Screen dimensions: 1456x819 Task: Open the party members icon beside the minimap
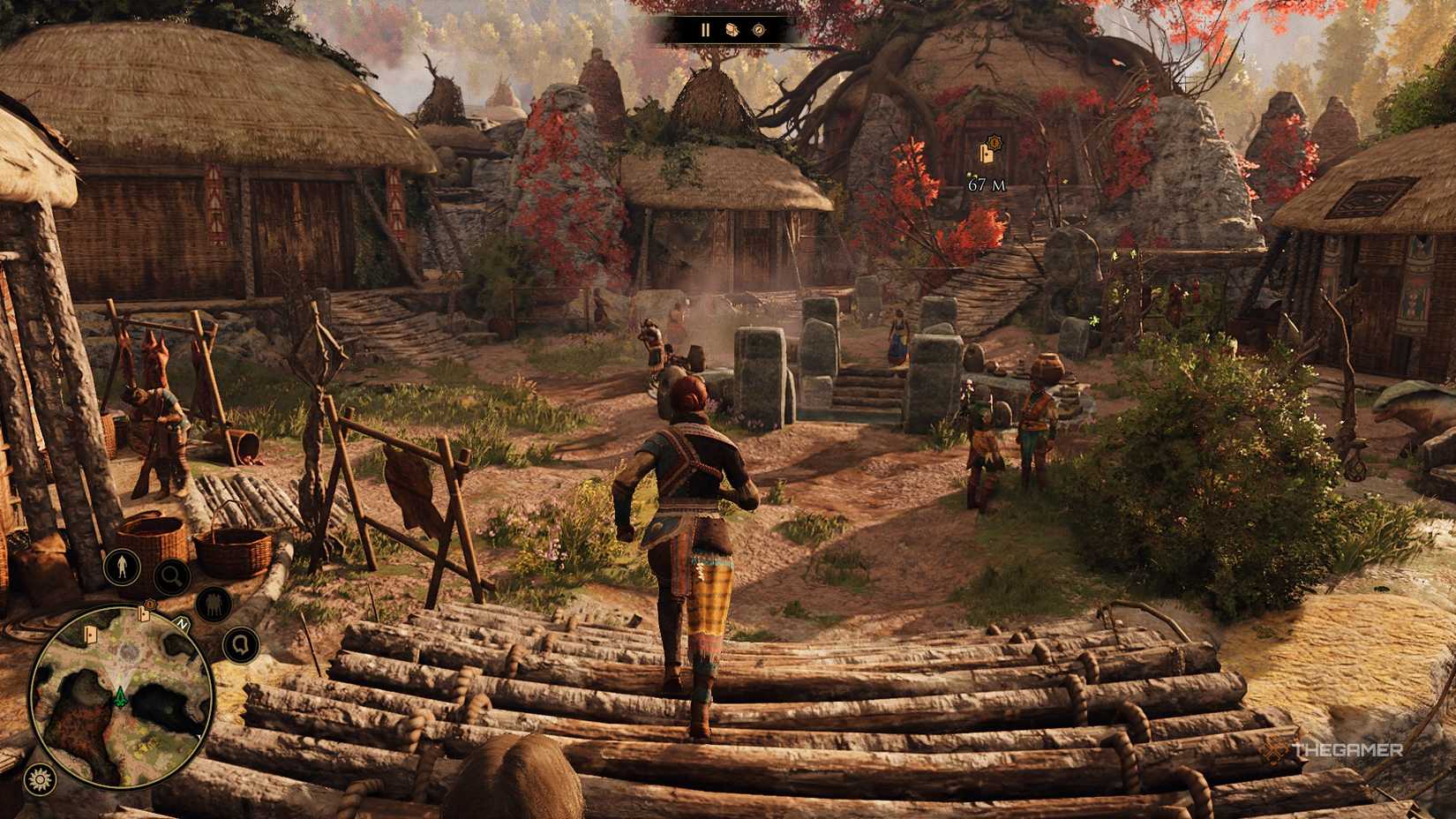pyautogui.click(x=212, y=603)
